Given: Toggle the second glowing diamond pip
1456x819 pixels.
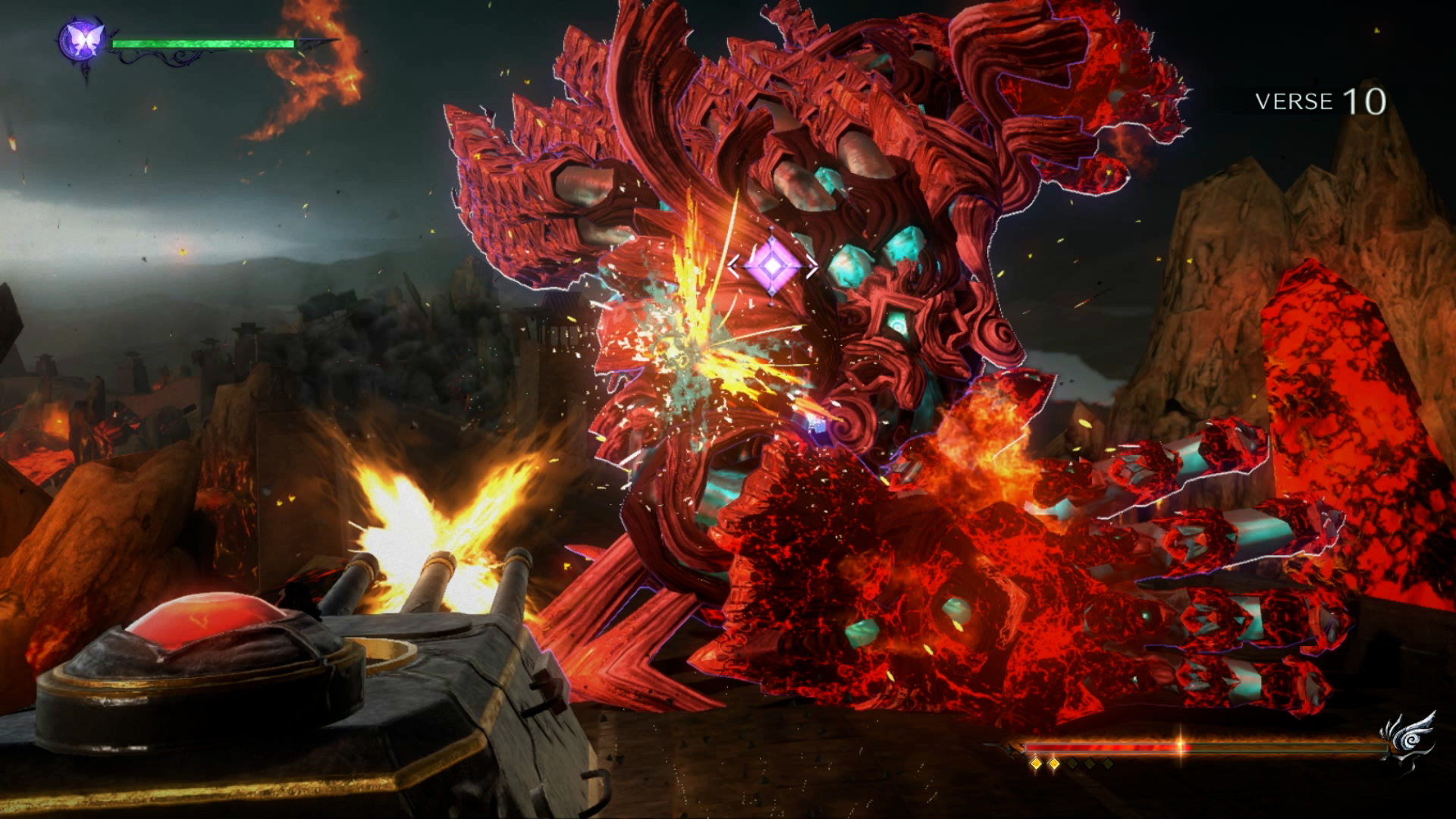Looking at the screenshot, I should tap(1053, 765).
